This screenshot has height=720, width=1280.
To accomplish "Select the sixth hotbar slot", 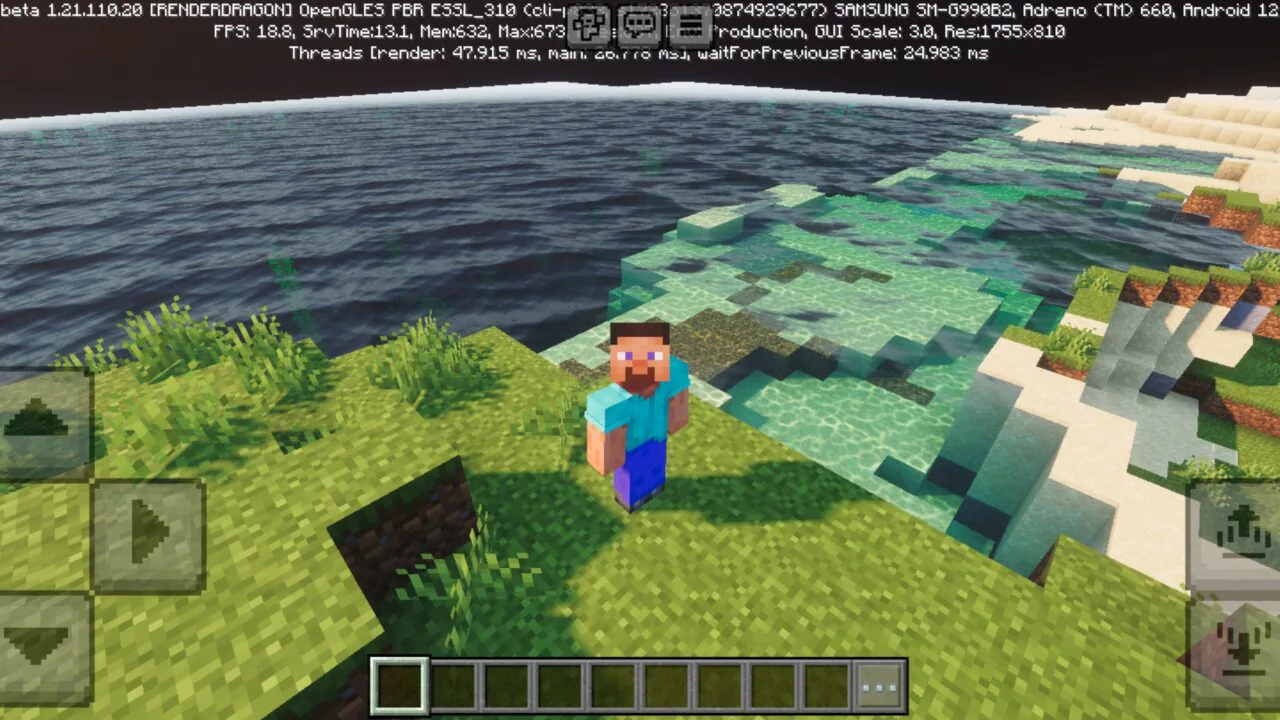I will [667, 684].
